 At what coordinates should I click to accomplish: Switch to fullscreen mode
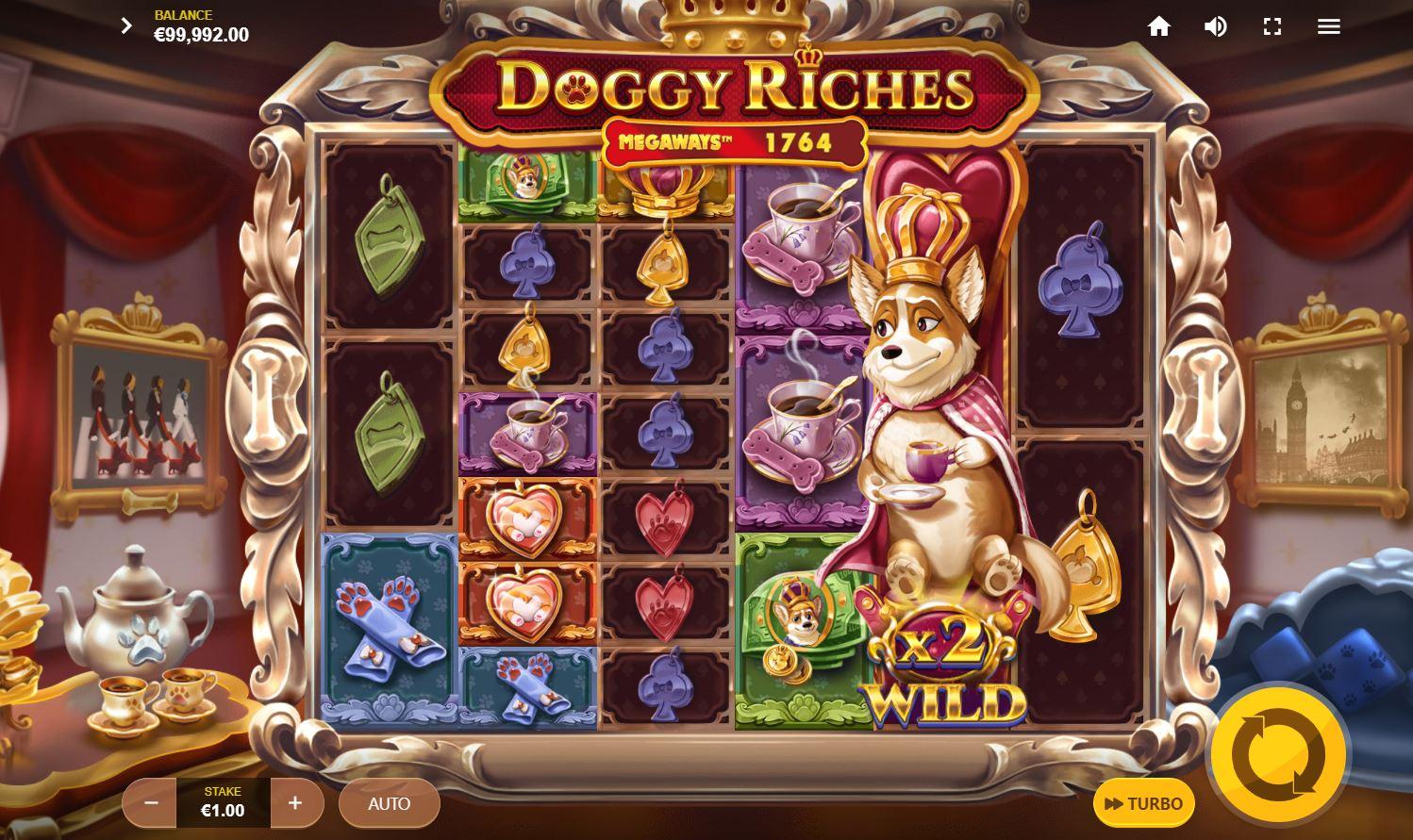(1272, 26)
